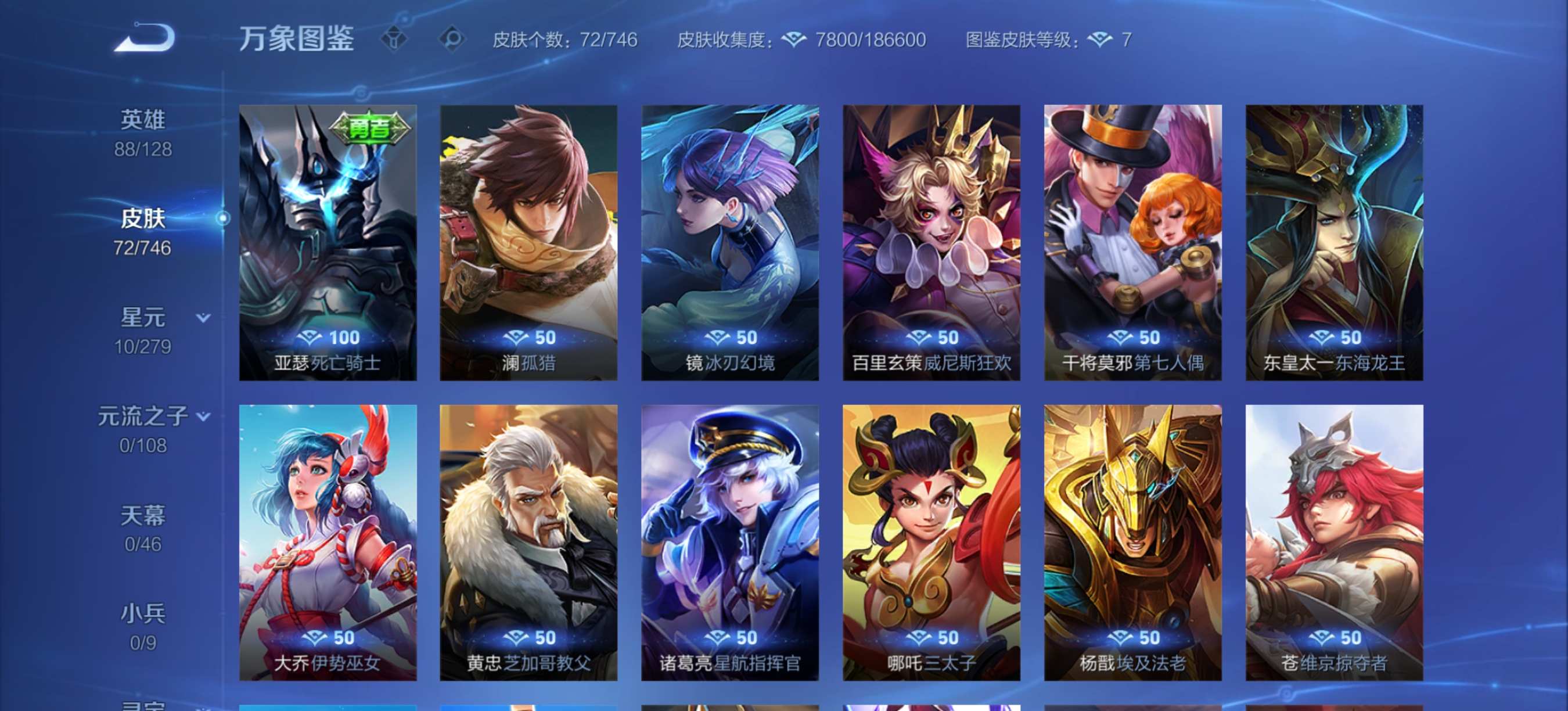Image resolution: width=1568 pixels, height=711 pixels.
Task: Click the 50 points gem on 澜孤猎 card
Action: pos(529,337)
